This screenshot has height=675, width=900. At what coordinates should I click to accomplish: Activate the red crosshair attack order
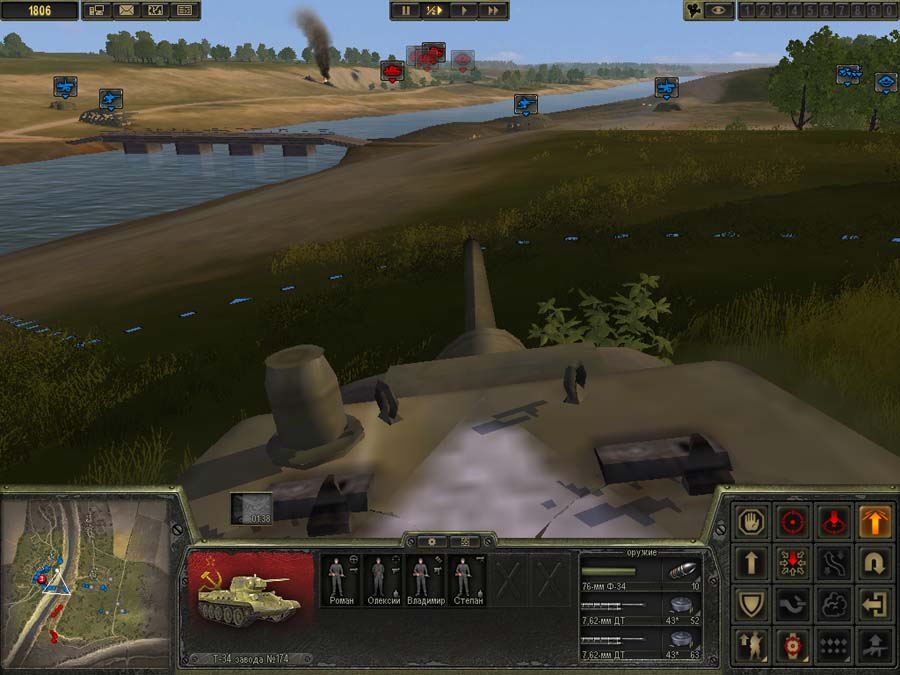click(x=794, y=521)
